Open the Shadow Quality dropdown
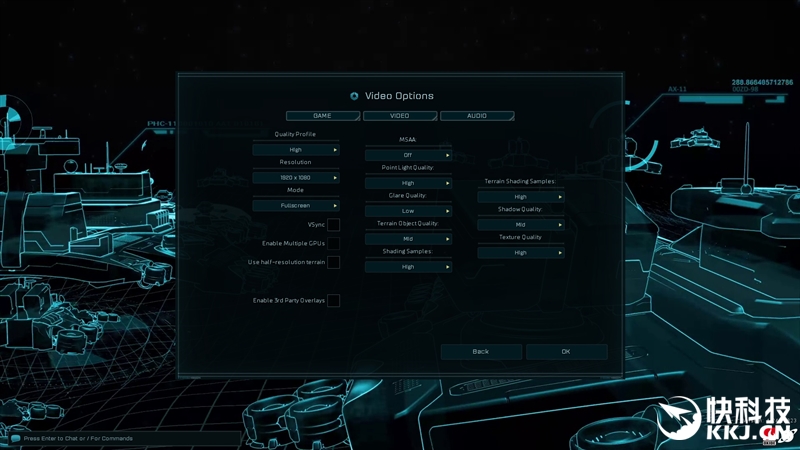 [x=521, y=225]
